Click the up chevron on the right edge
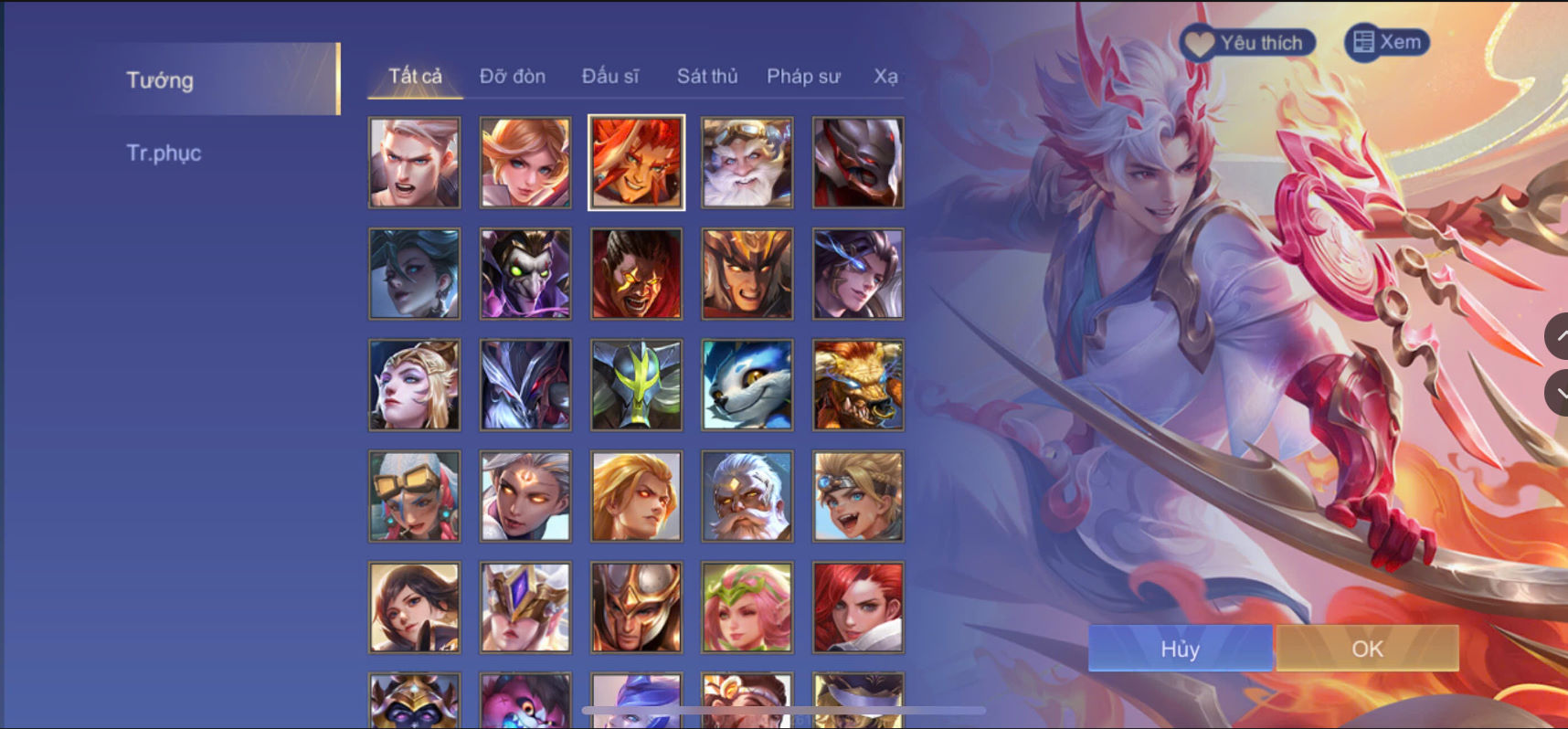 click(1559, 336)
